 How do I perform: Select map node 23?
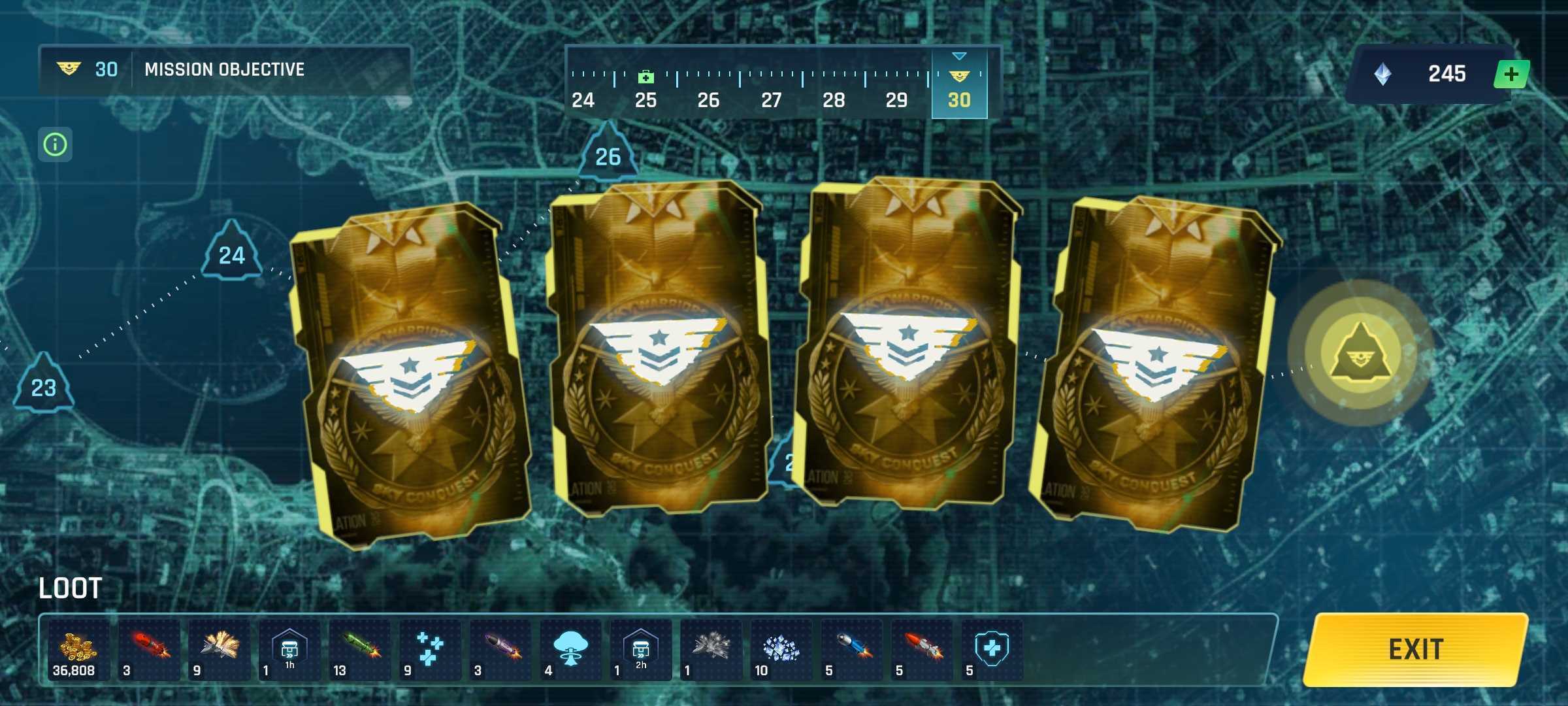(44, 386)
